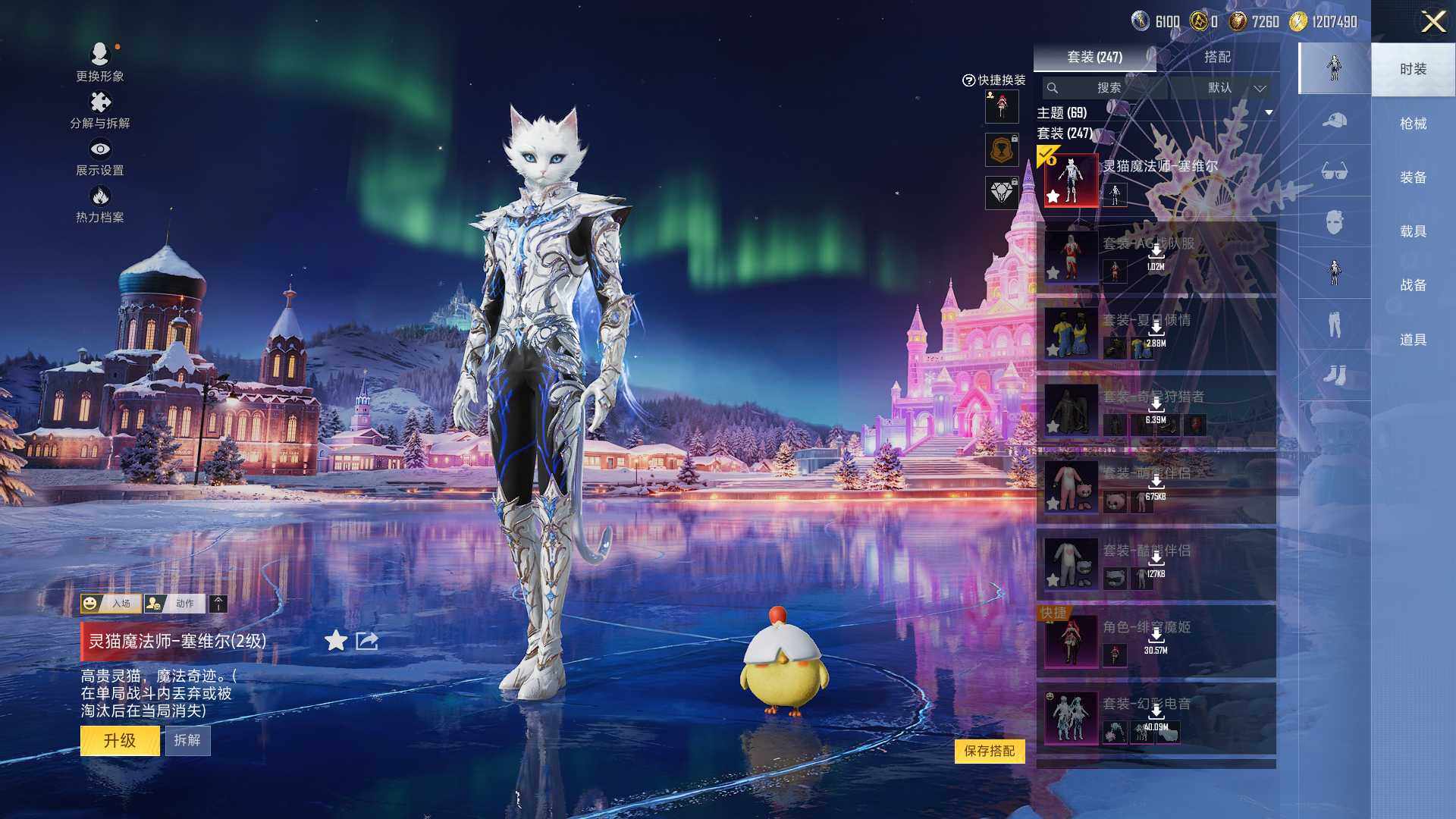Viewport: 1456px width, 819px height.
Task: Open the 载具 vehicles category
Action: pos(1413,231)
